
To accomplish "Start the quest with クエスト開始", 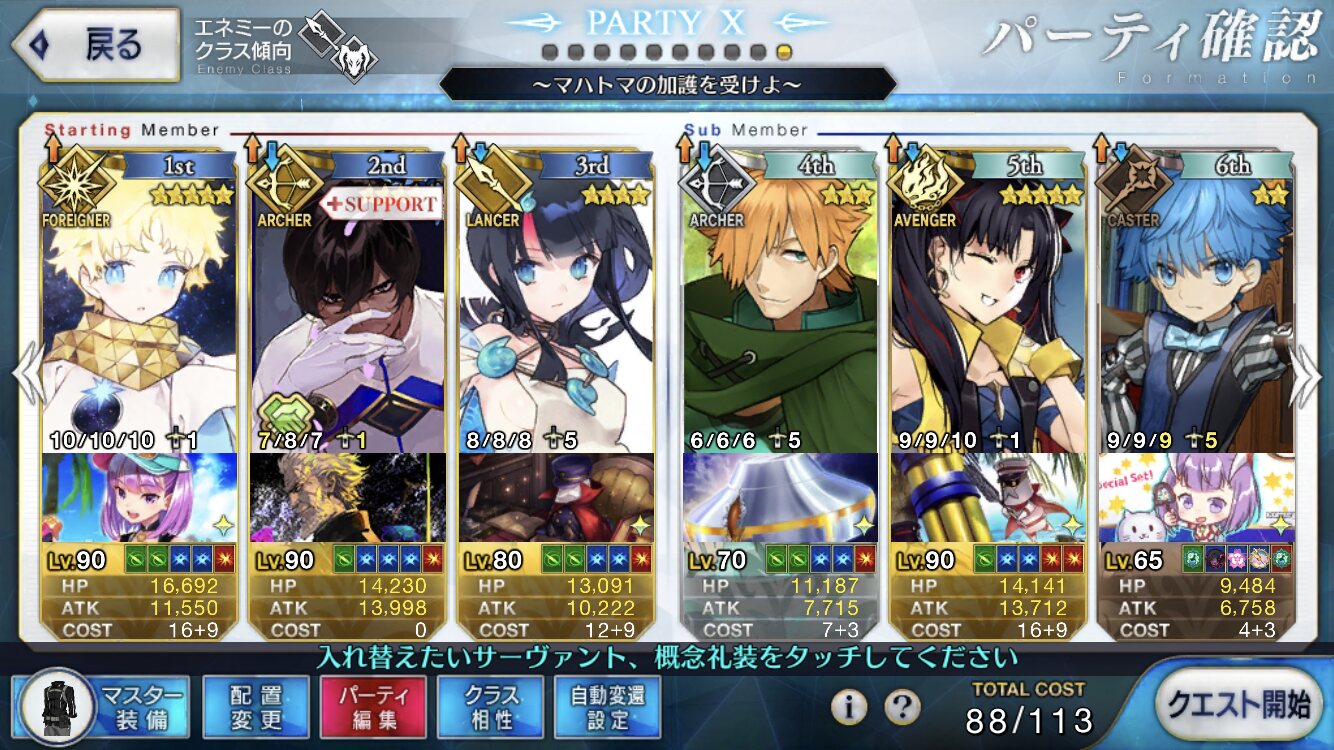I will click(1242, 706).
